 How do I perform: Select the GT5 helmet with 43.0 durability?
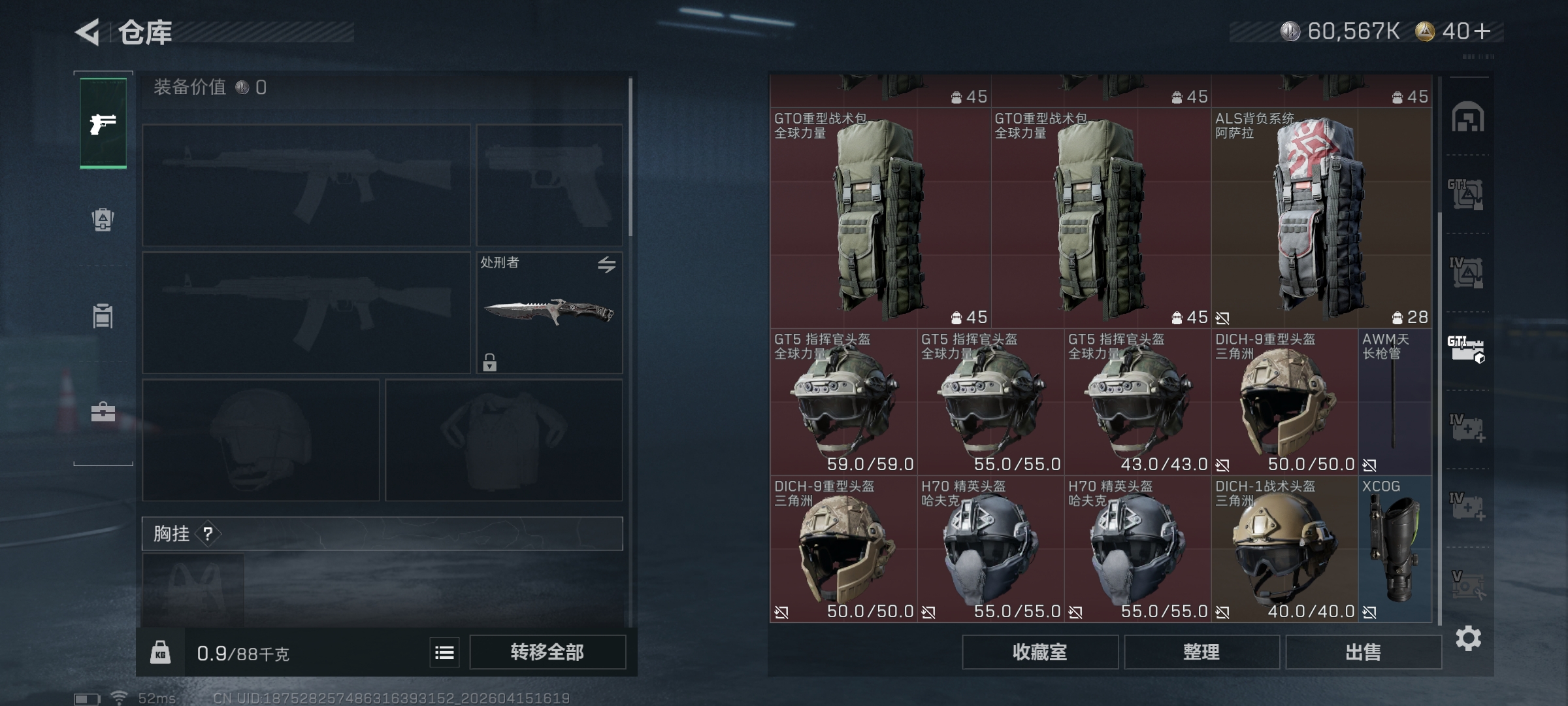(1137, 401)
